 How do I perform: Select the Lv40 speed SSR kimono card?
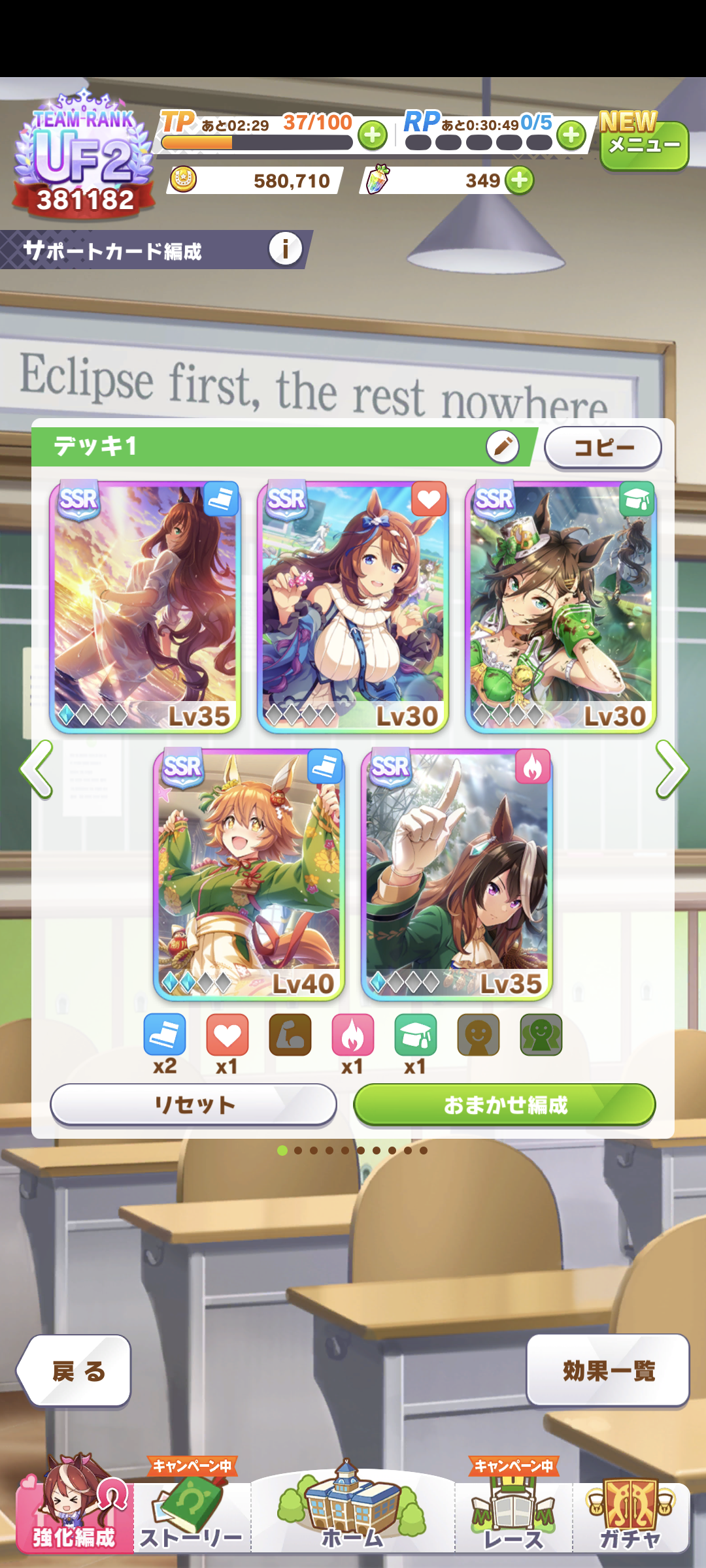point(249,874)
